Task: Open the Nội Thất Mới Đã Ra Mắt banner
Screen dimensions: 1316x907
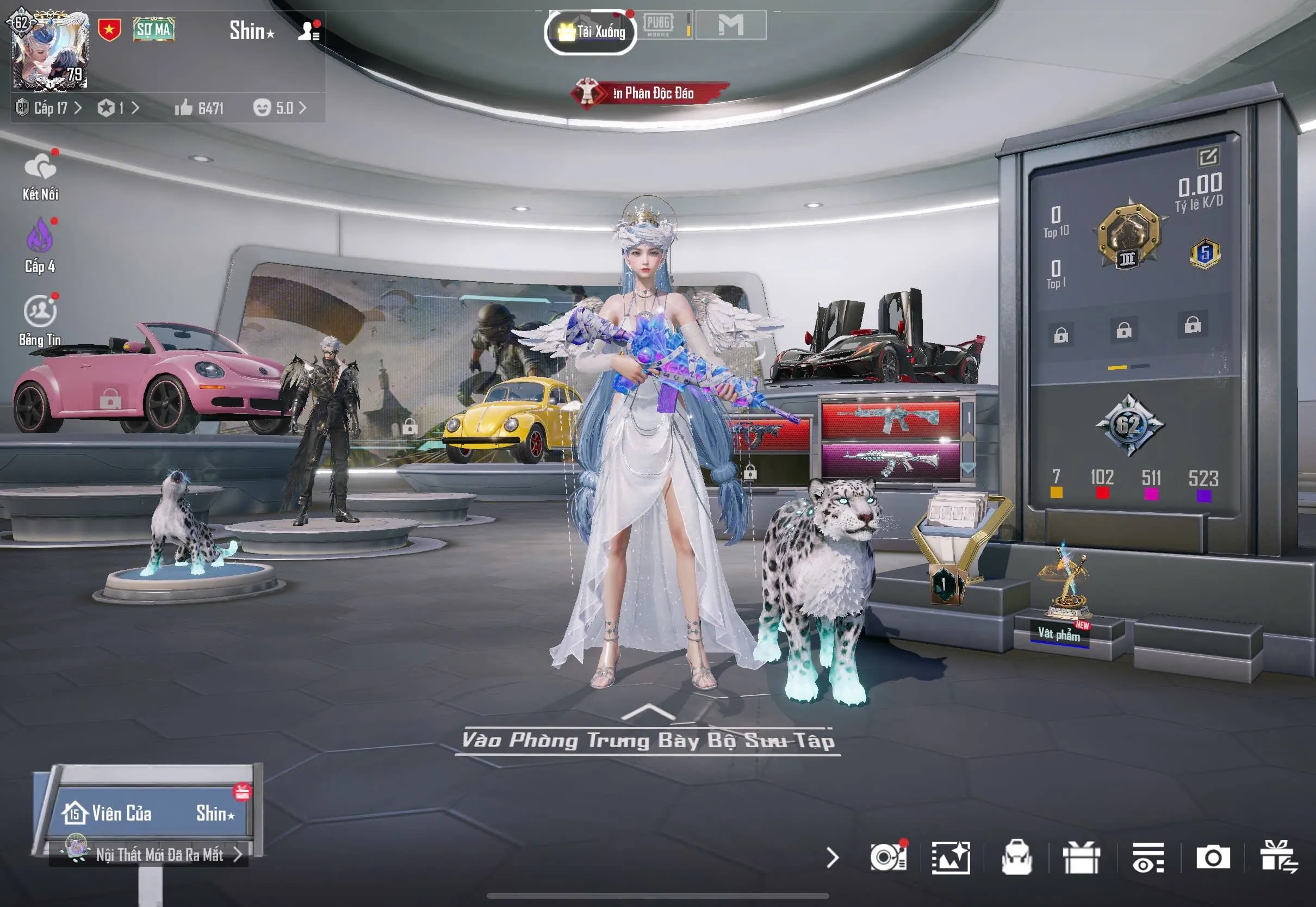Action: 160,854
